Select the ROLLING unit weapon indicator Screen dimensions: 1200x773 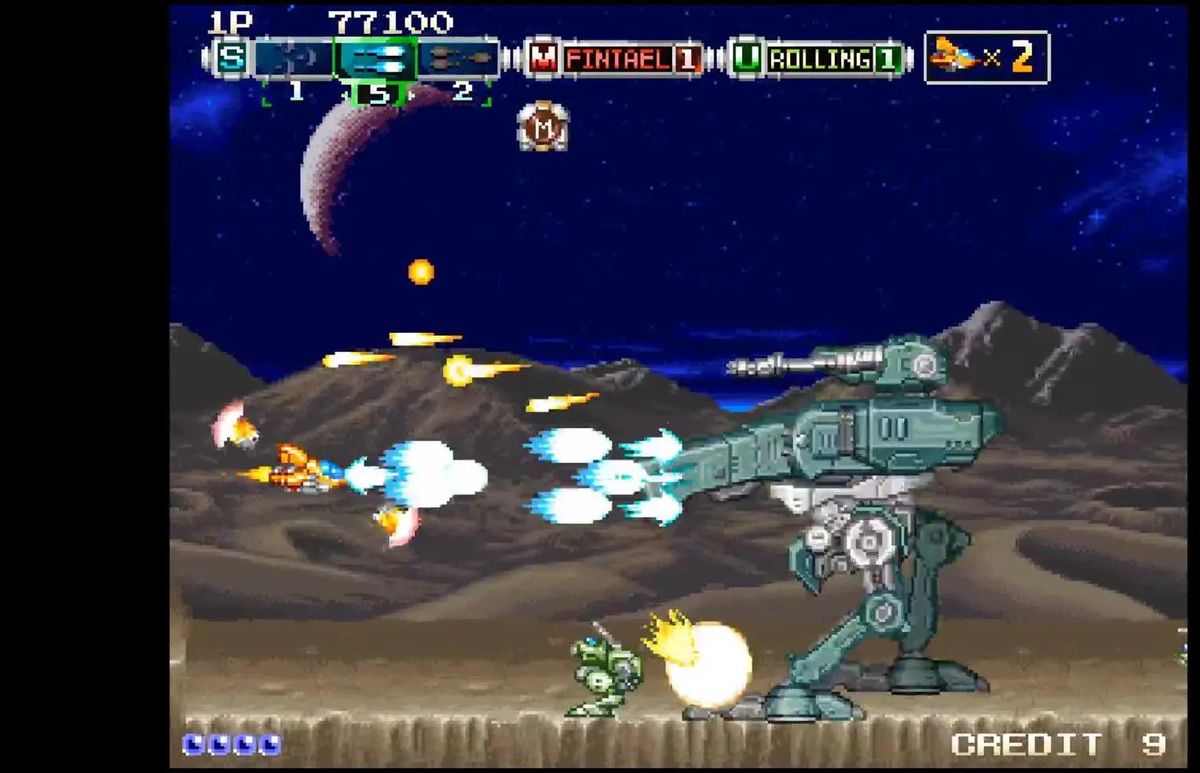coord(818,58)
